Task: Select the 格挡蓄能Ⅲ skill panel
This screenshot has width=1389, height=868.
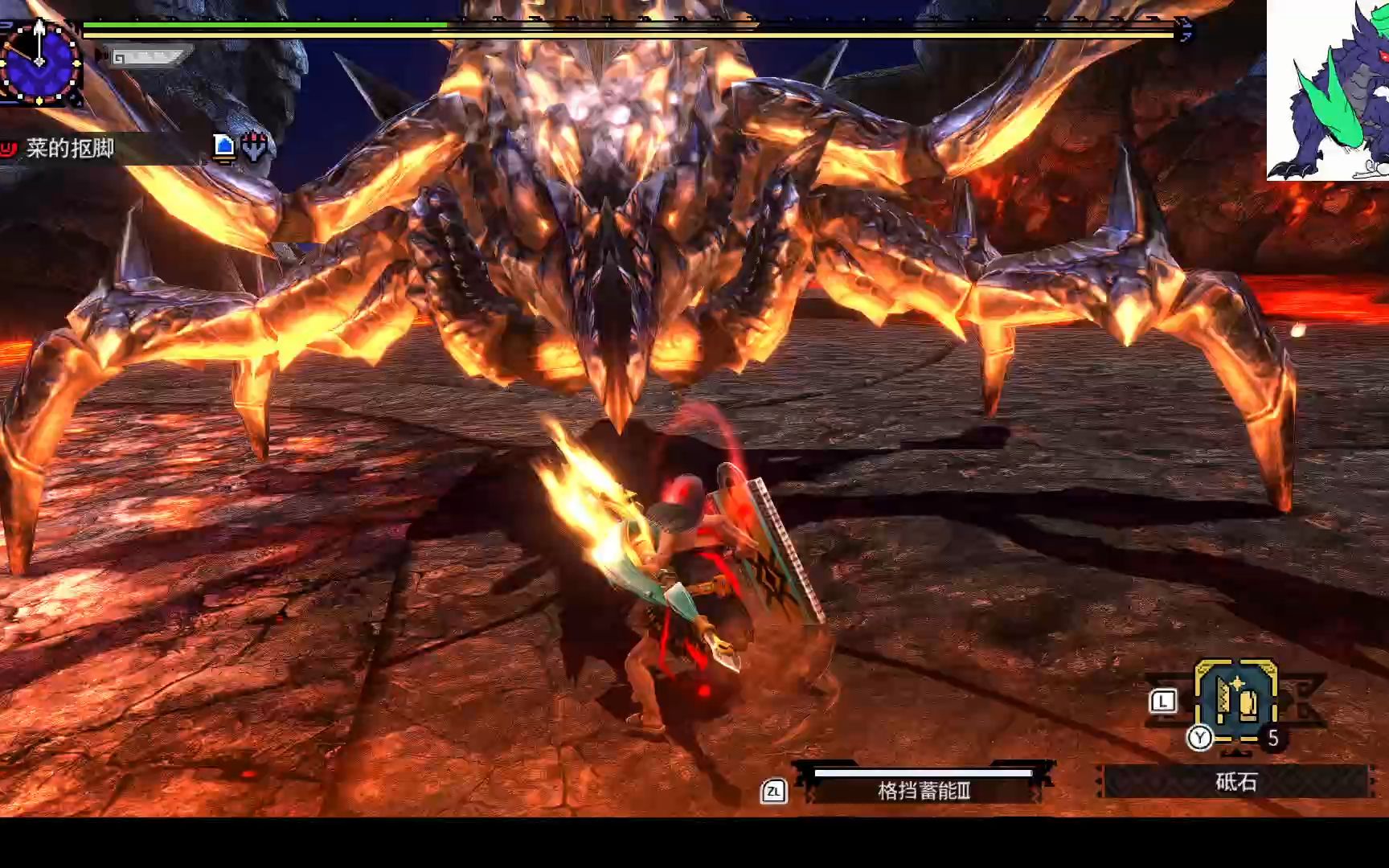Action: (924, 789)
